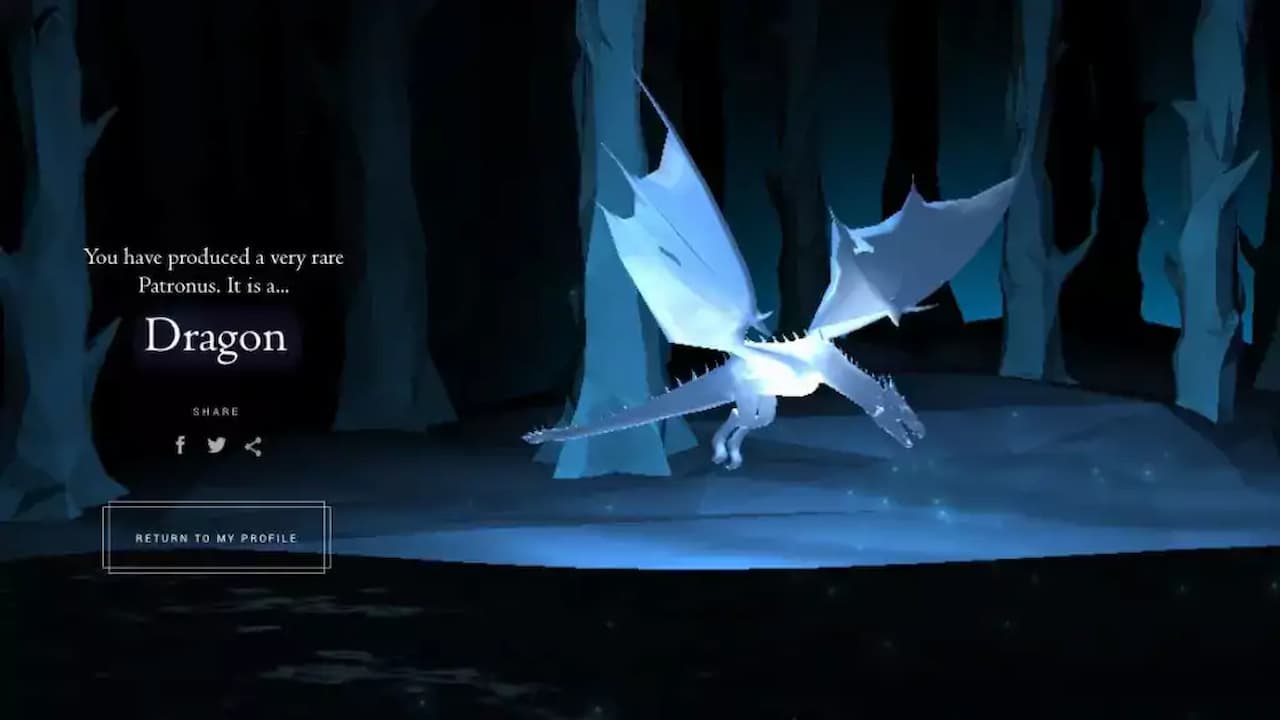The height and width of the screenshot is (720, 1280).
Task: Click the three-dot connected share symbol
Action: pos(252,446)
